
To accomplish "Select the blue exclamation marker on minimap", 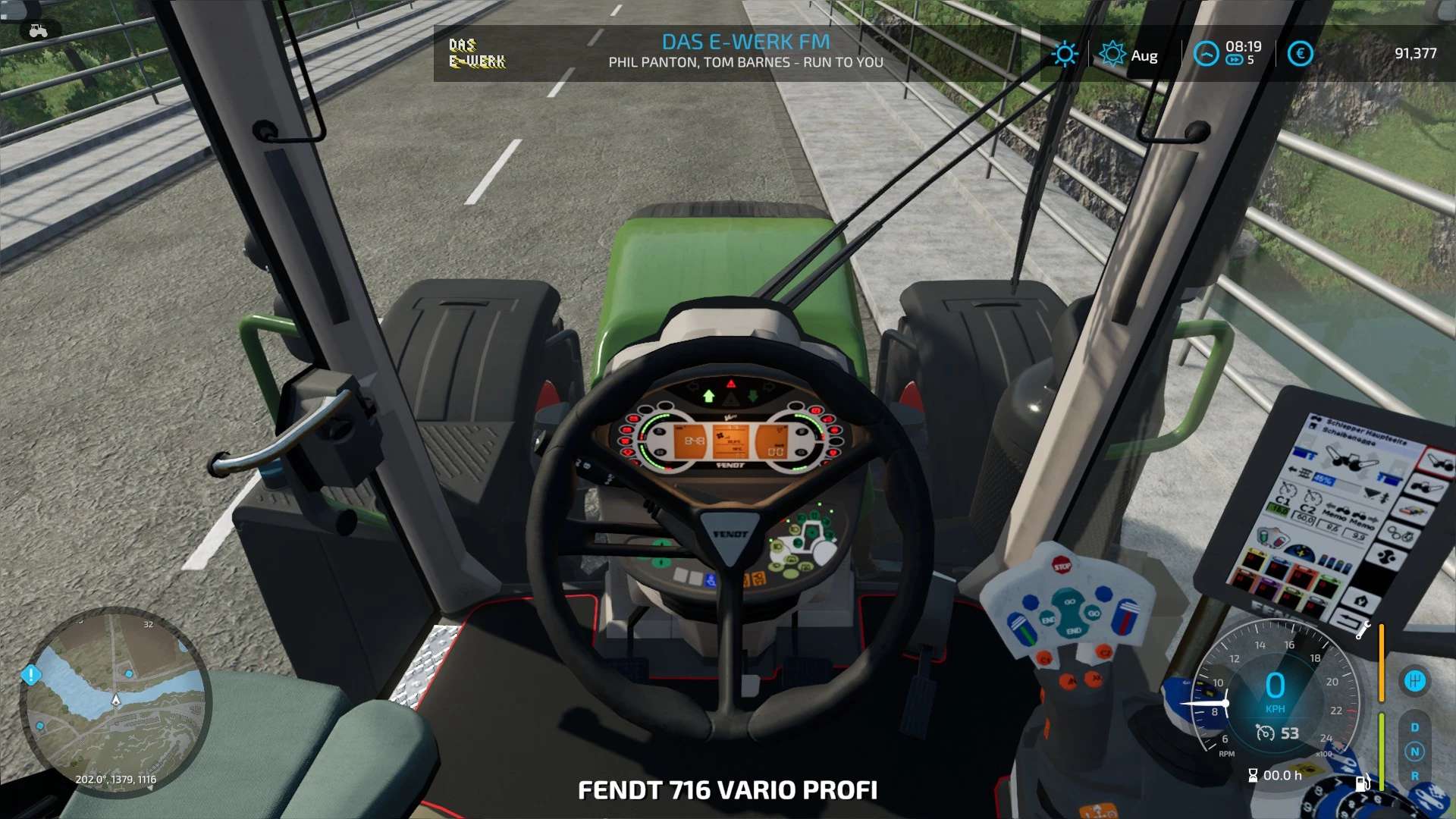I will 31,674.
